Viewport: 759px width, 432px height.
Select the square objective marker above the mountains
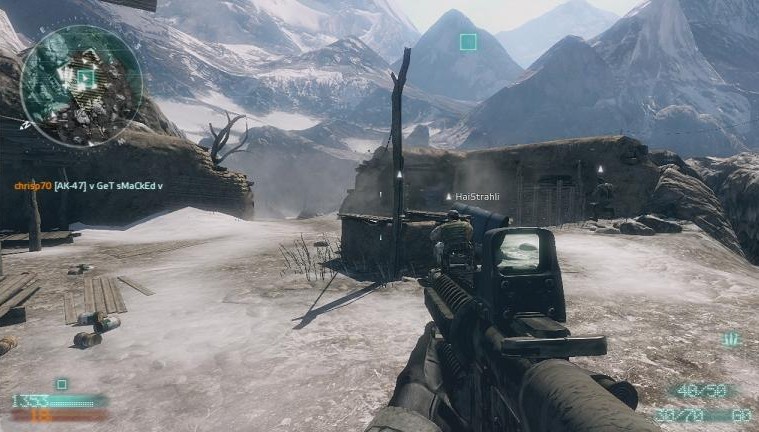click(x=467, y=42)
